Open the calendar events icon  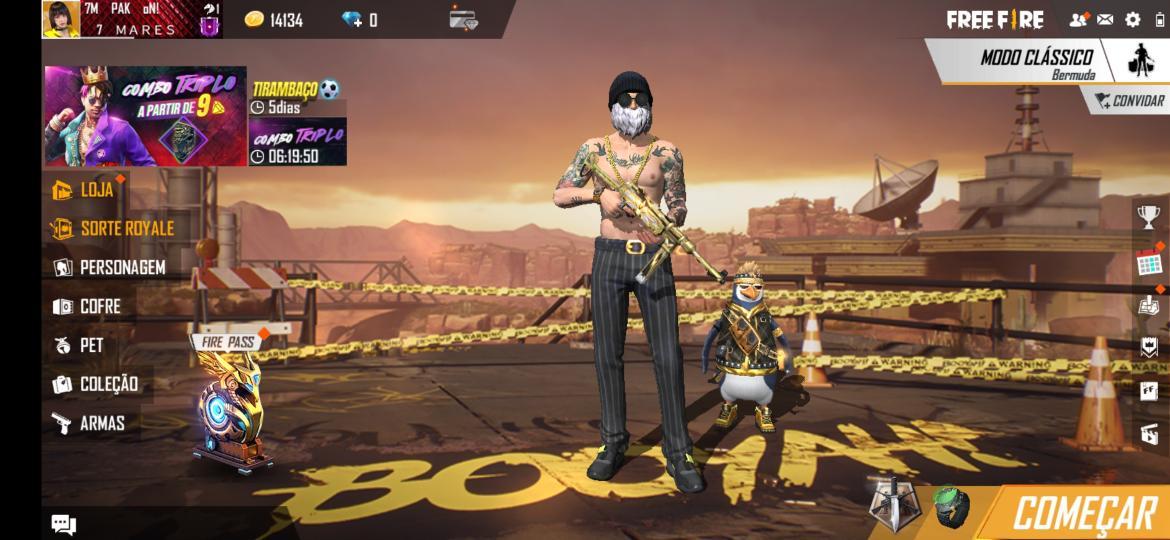coord(1149,264)
